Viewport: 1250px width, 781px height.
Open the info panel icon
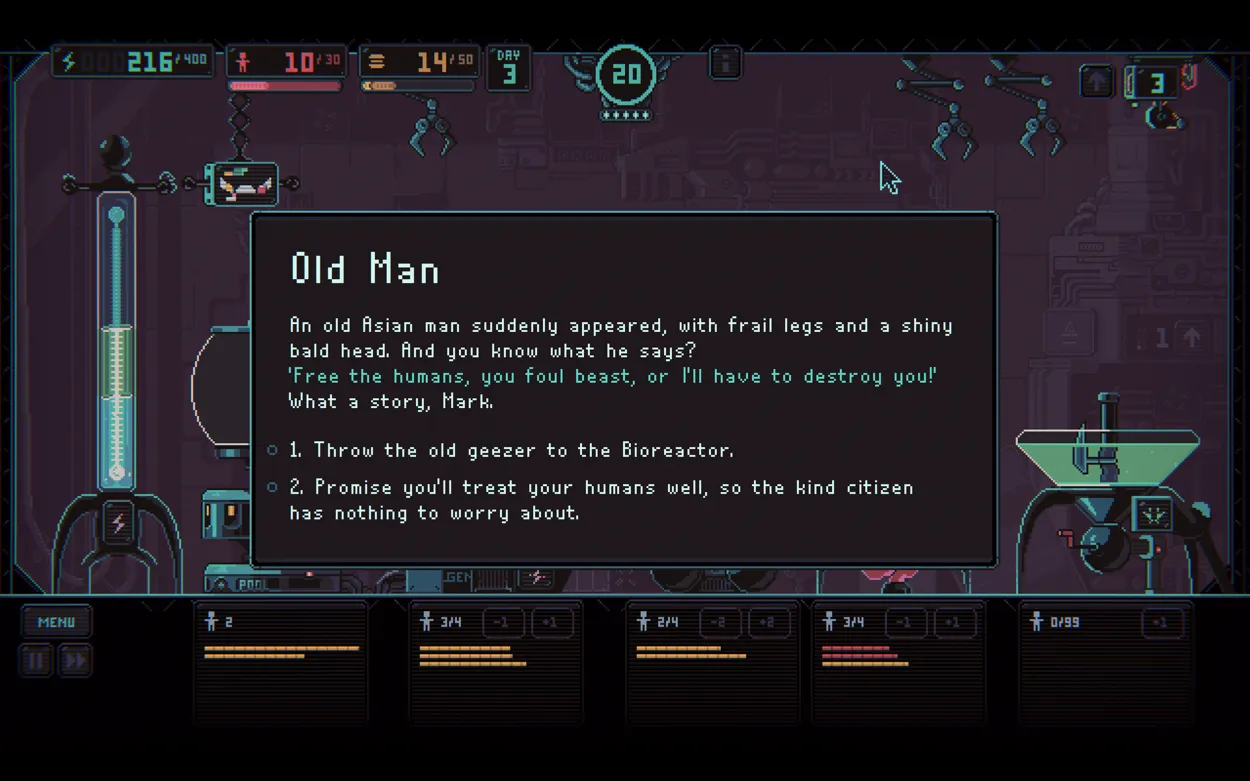[x=725, y=63]
